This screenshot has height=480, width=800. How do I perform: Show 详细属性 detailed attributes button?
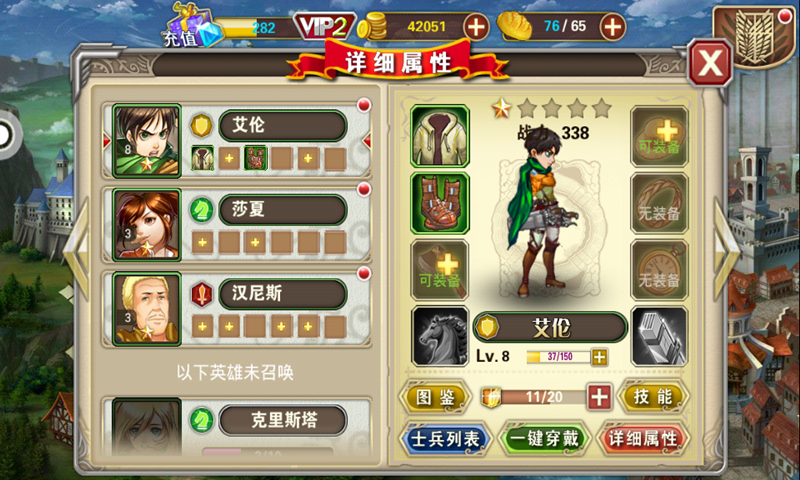pyautogui.click(x=643, y=438)
